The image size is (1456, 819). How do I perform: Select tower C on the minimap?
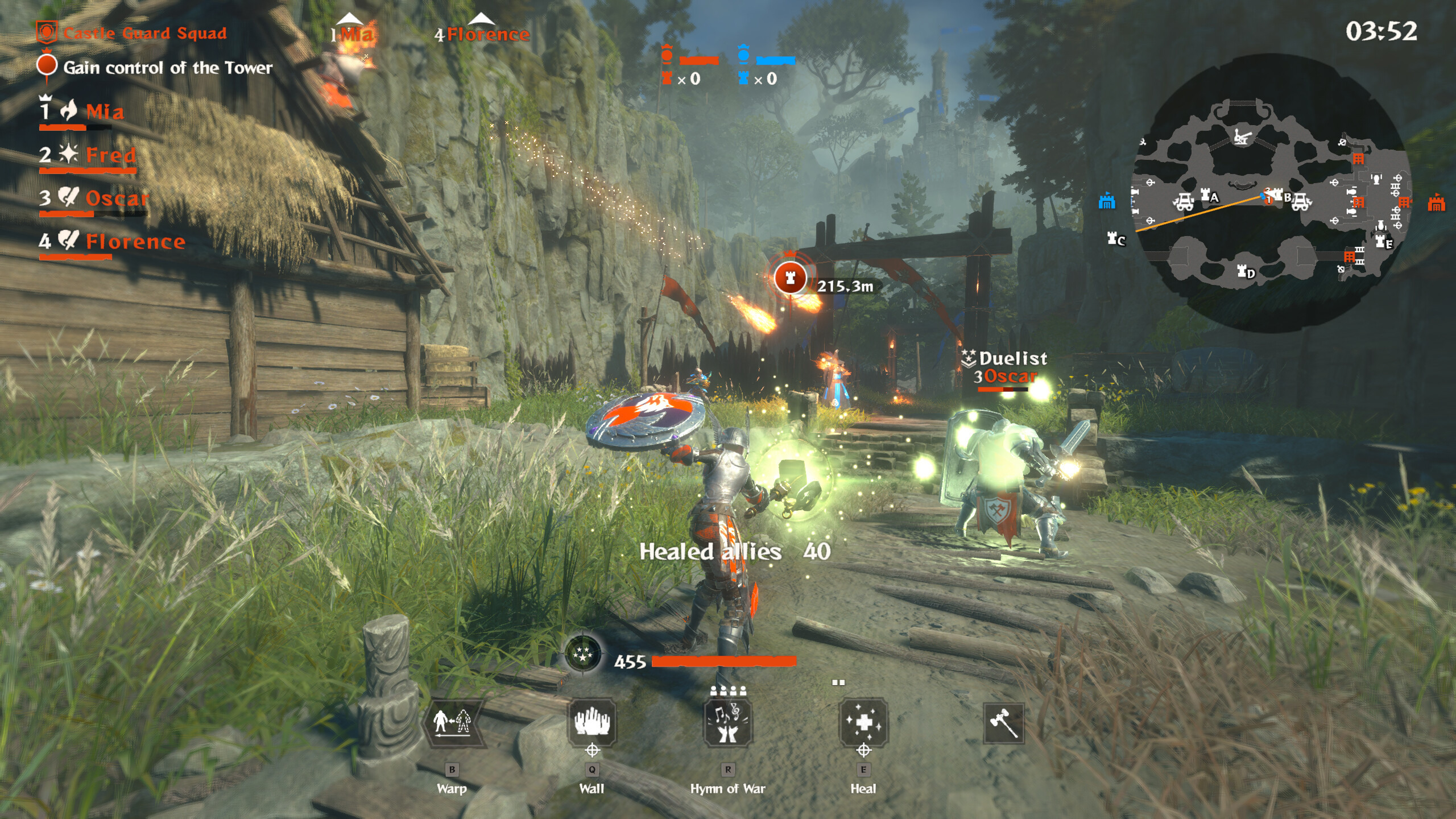pyautogui.click(x=1115, y=239)
